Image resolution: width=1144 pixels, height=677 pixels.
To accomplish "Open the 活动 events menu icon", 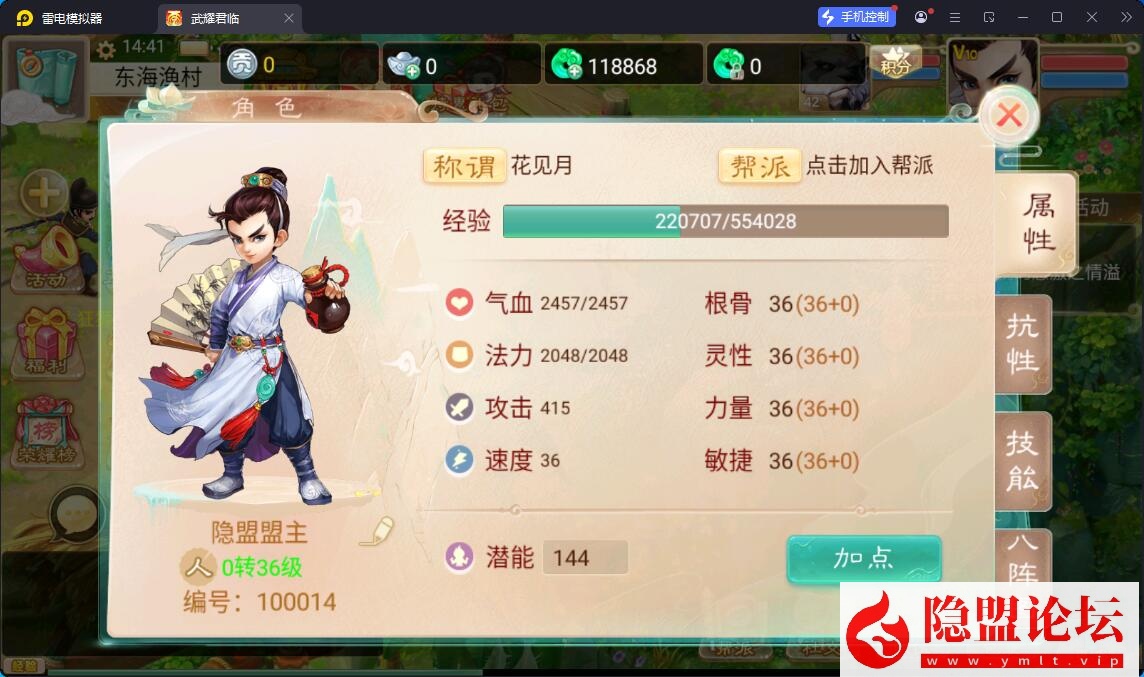I will pyautogui.click(x=45, y=258).
